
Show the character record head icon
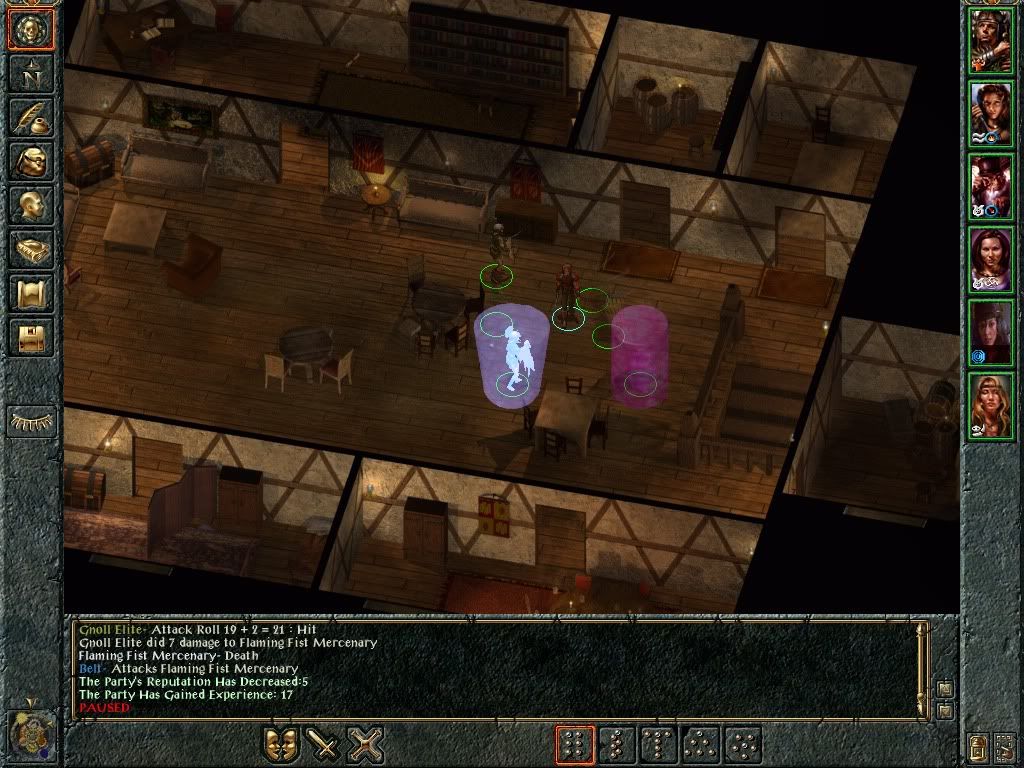[x=31, y=205]
